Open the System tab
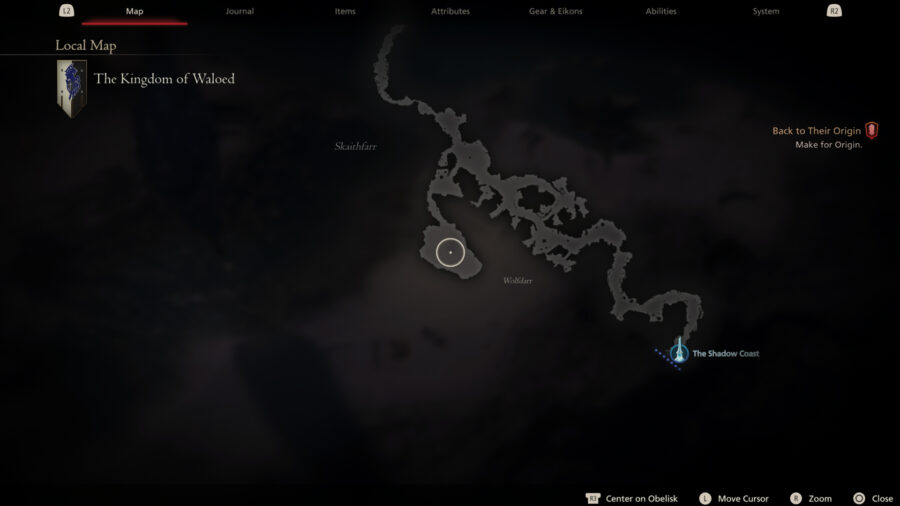The image size is (900, 506). tap(765, 11)
